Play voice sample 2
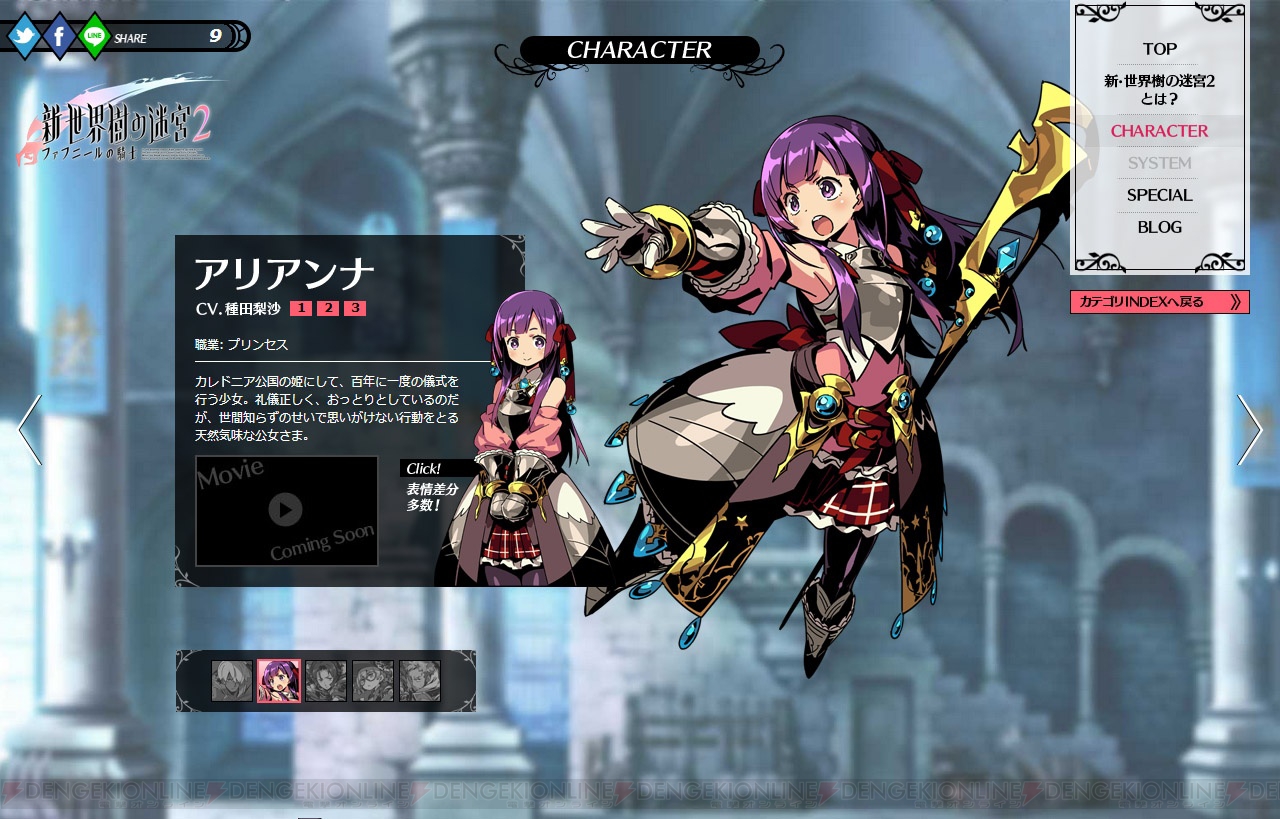Screen dimensions: 1280x819 328,308
